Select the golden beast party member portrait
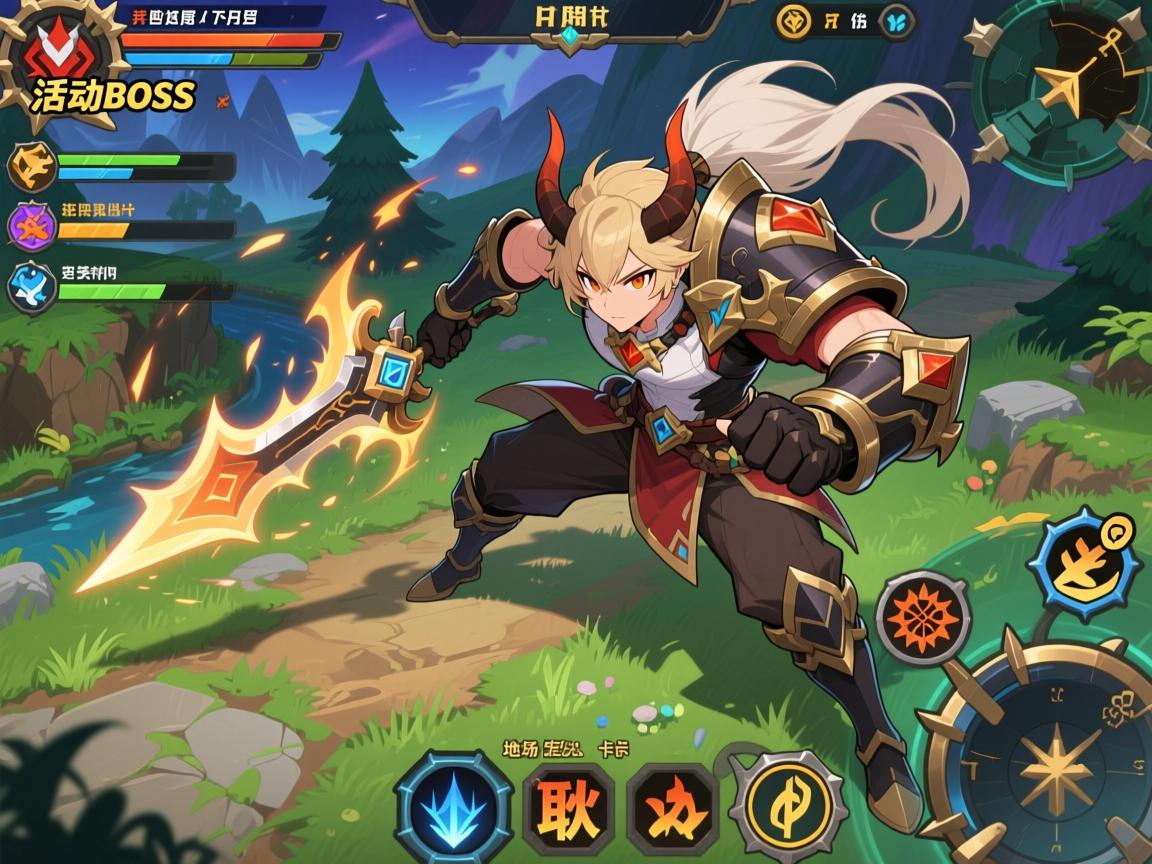Viewport: 1152px width, 864px height. 32,167
